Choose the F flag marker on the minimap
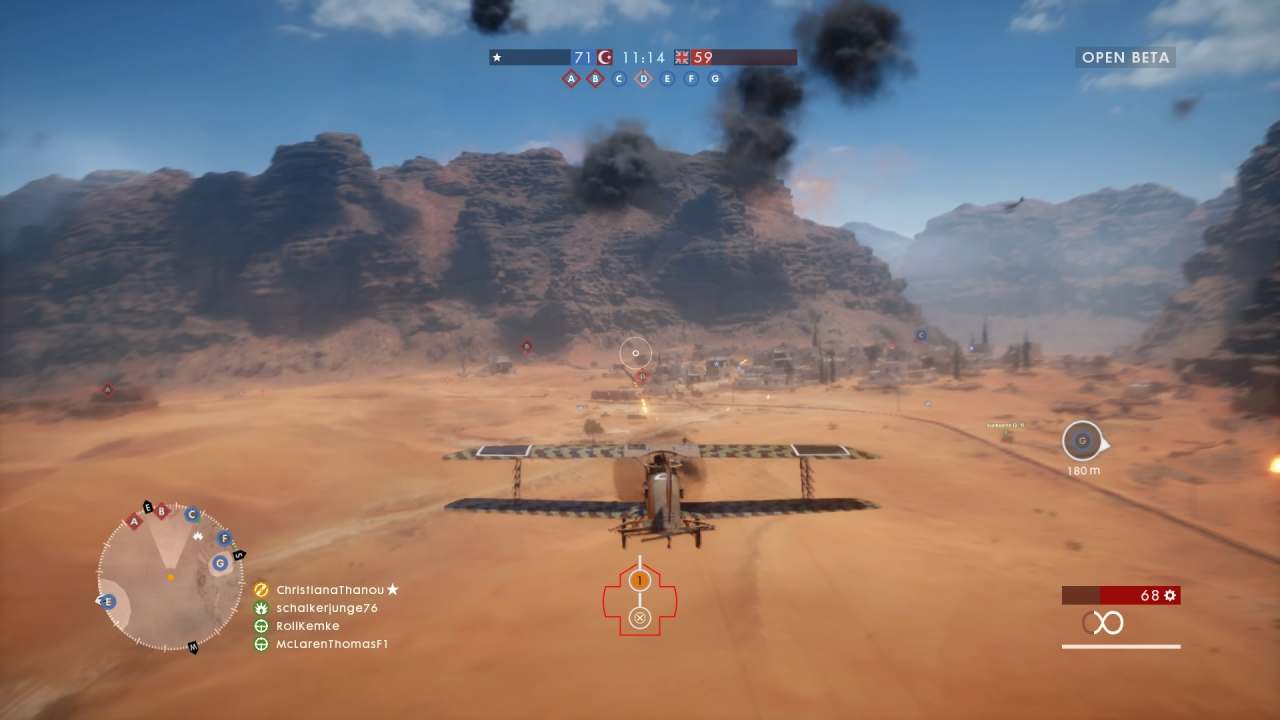1280x720 pixels. point(224,538)
